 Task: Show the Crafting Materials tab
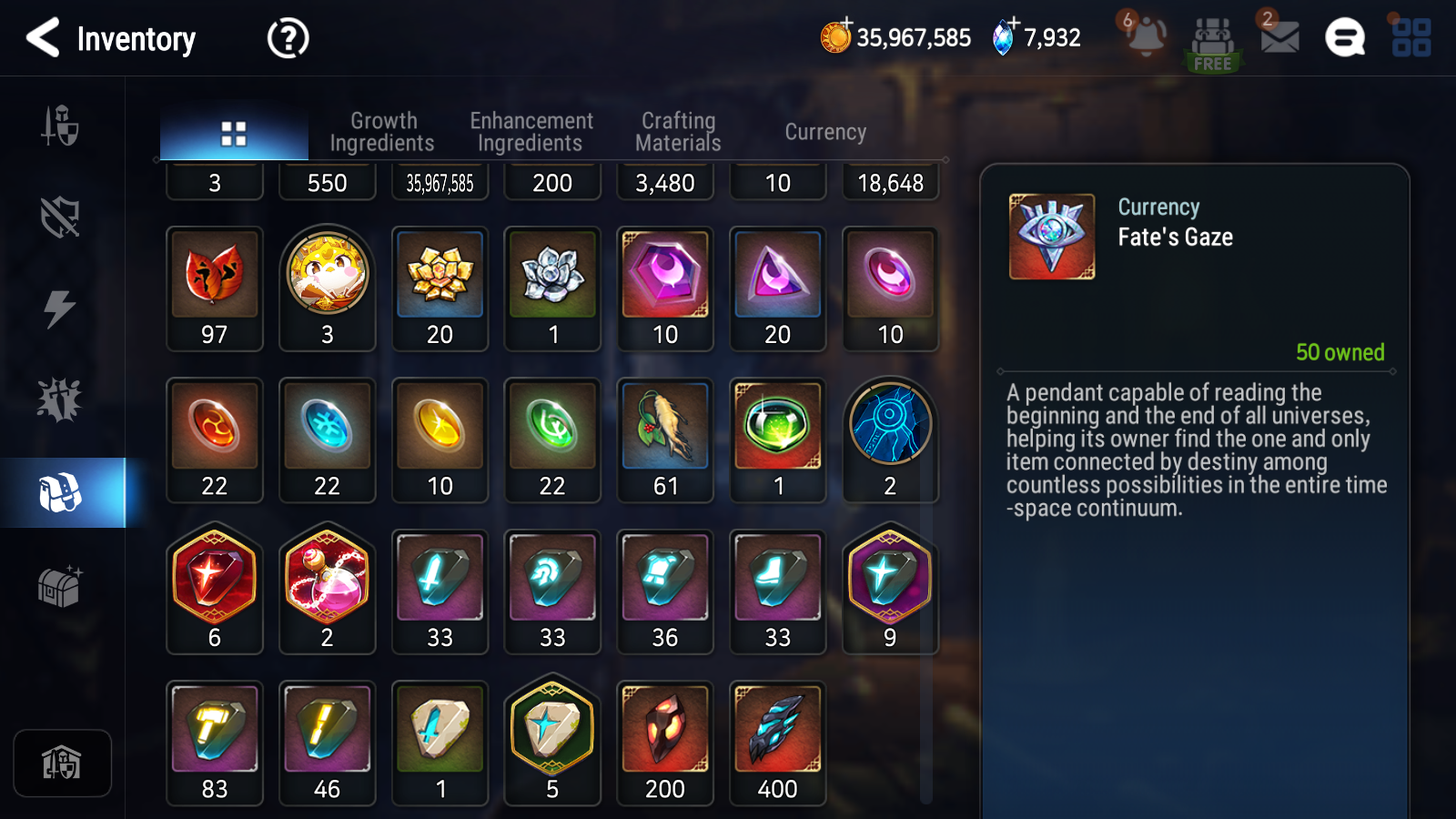[x=678, y=132]
